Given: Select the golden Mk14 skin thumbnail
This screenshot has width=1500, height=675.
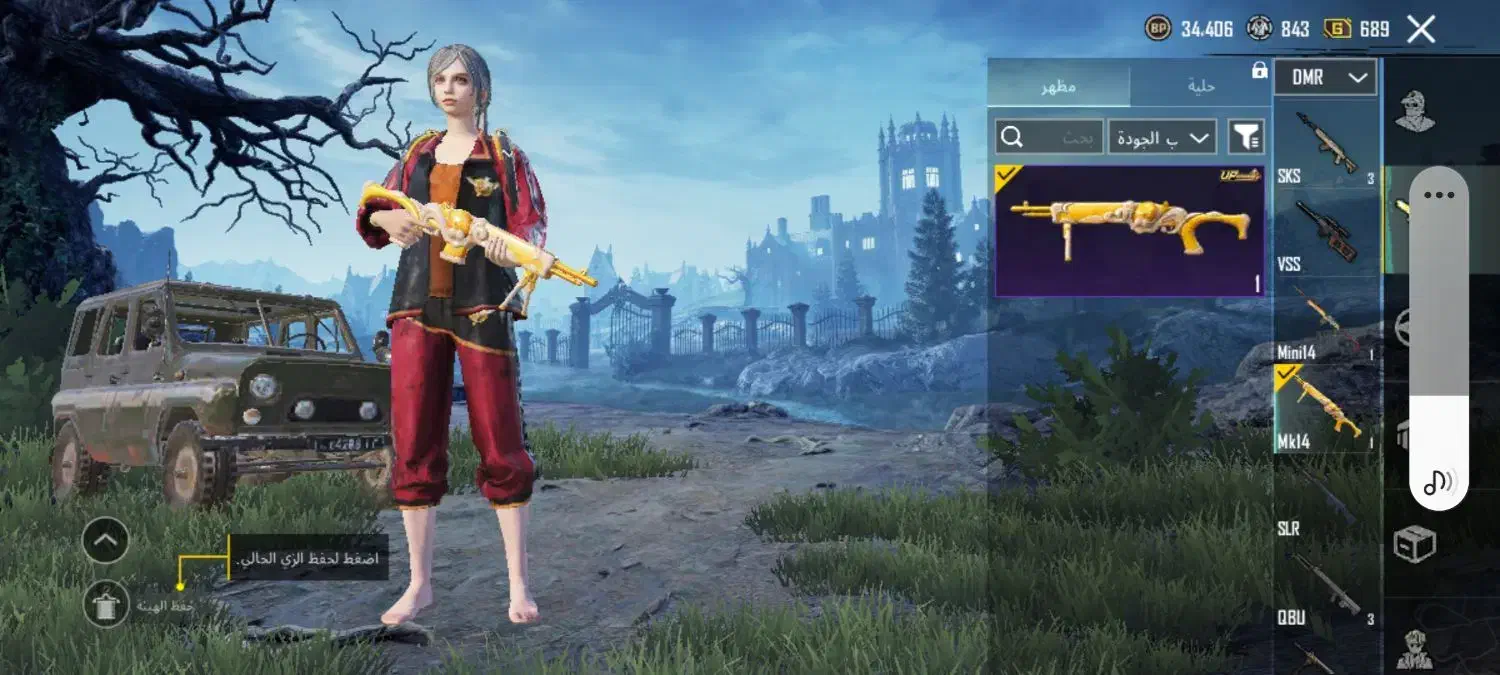Looking at the screenshot, I should [1130, 231].
